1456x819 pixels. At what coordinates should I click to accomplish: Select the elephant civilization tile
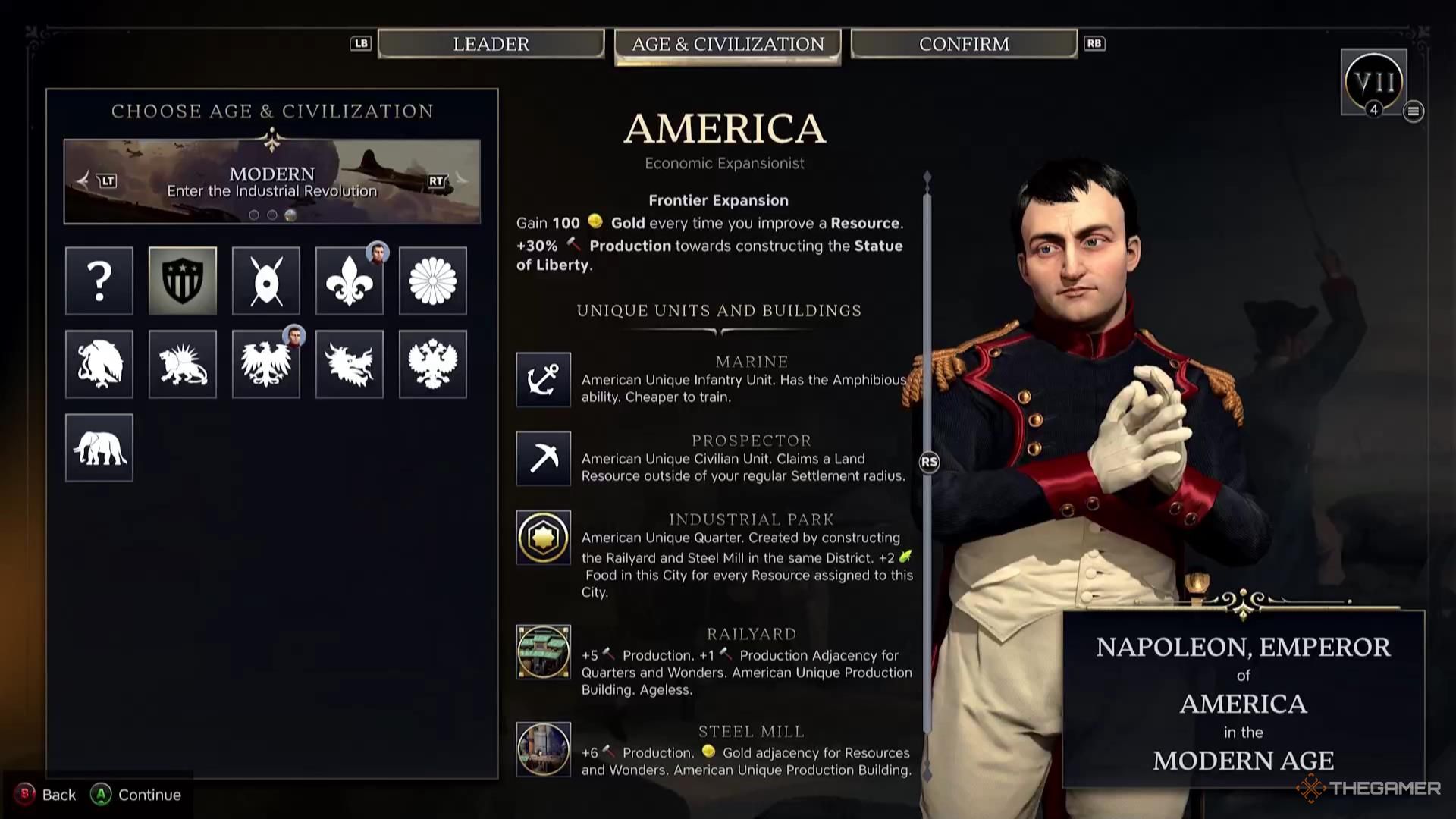(99, 447)
